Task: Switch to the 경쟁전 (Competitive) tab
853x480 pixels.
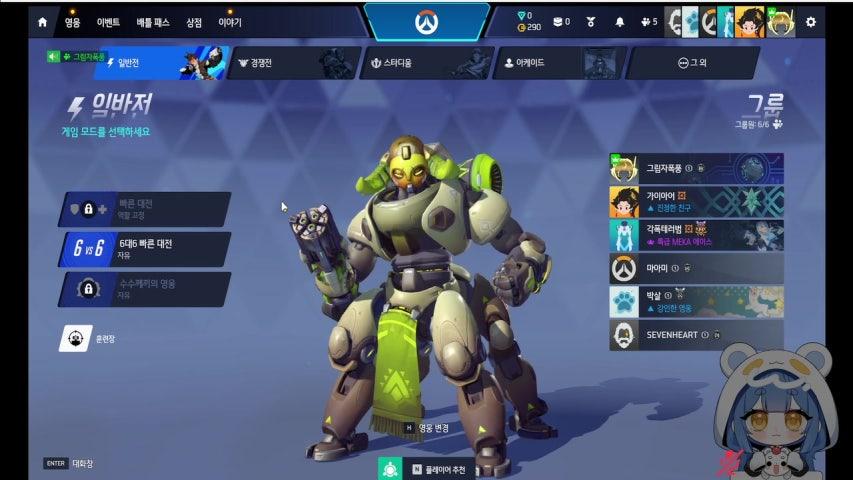Action: click(x=290, y=63)
